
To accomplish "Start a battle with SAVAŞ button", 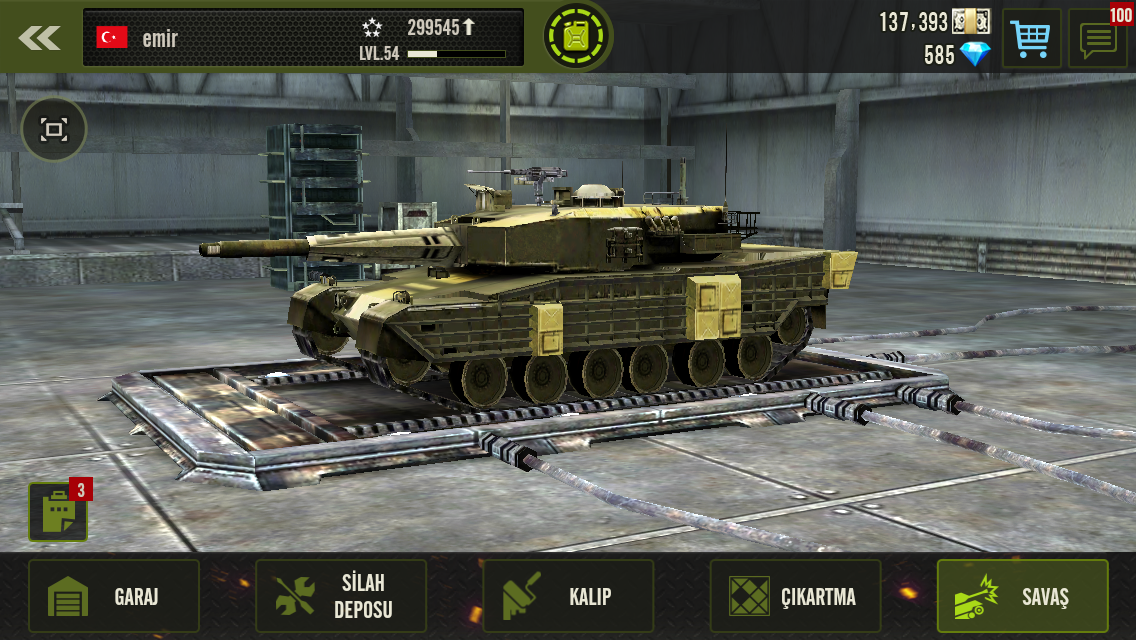I will click(1022, 597).
